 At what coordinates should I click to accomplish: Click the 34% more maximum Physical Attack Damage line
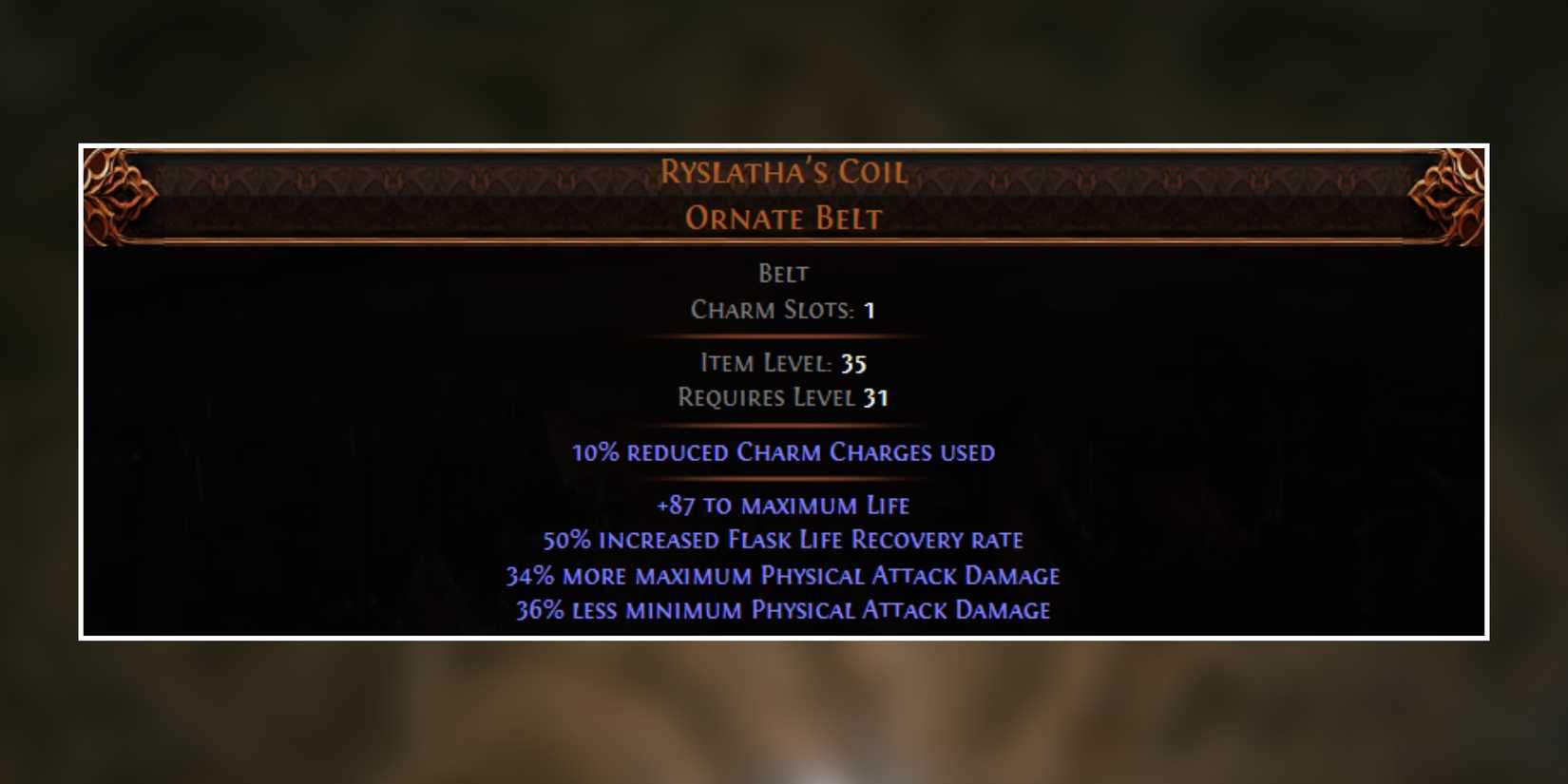point(782,575)
